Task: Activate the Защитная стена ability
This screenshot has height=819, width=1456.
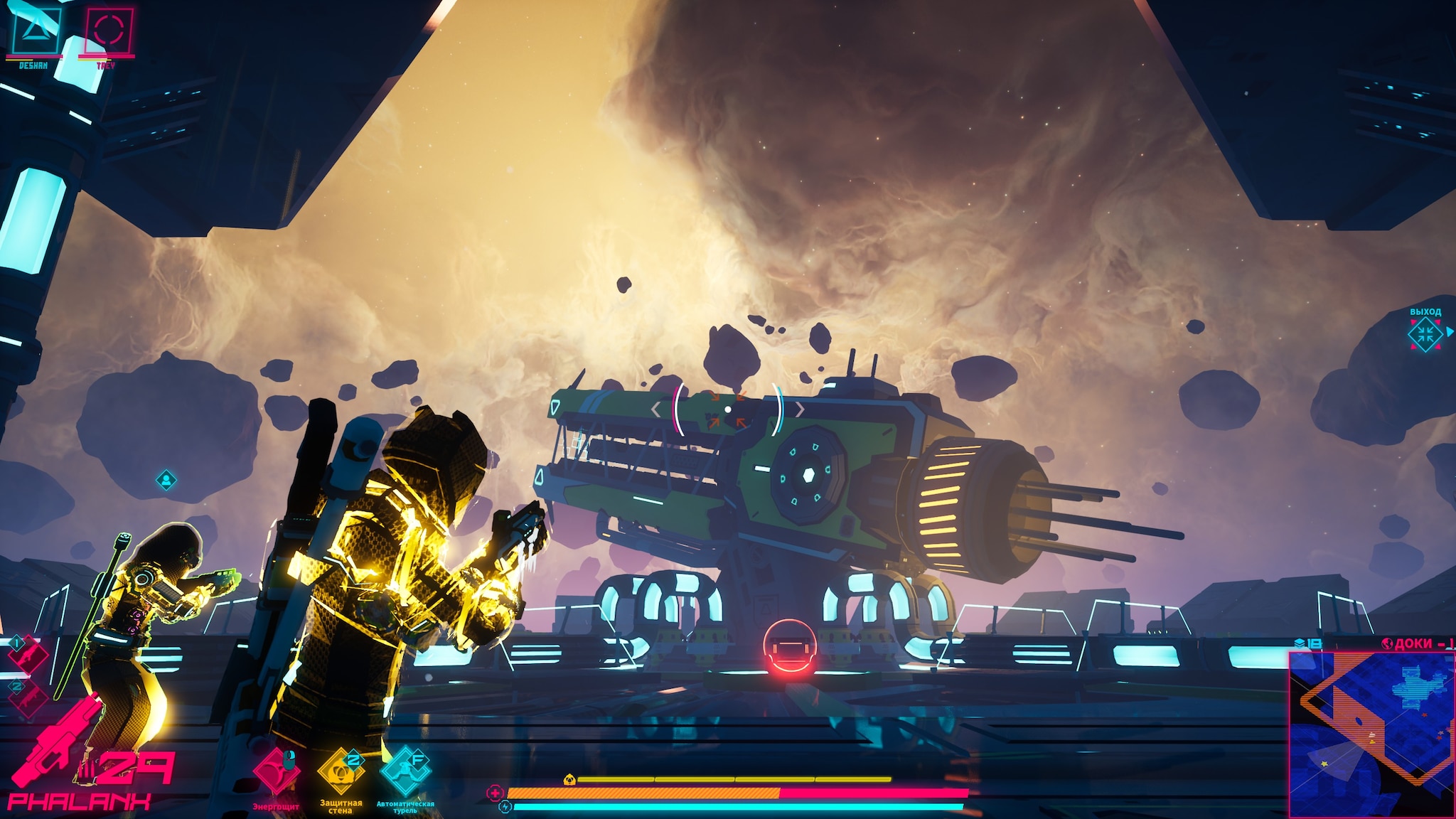Action: click(x=340, y=771)
